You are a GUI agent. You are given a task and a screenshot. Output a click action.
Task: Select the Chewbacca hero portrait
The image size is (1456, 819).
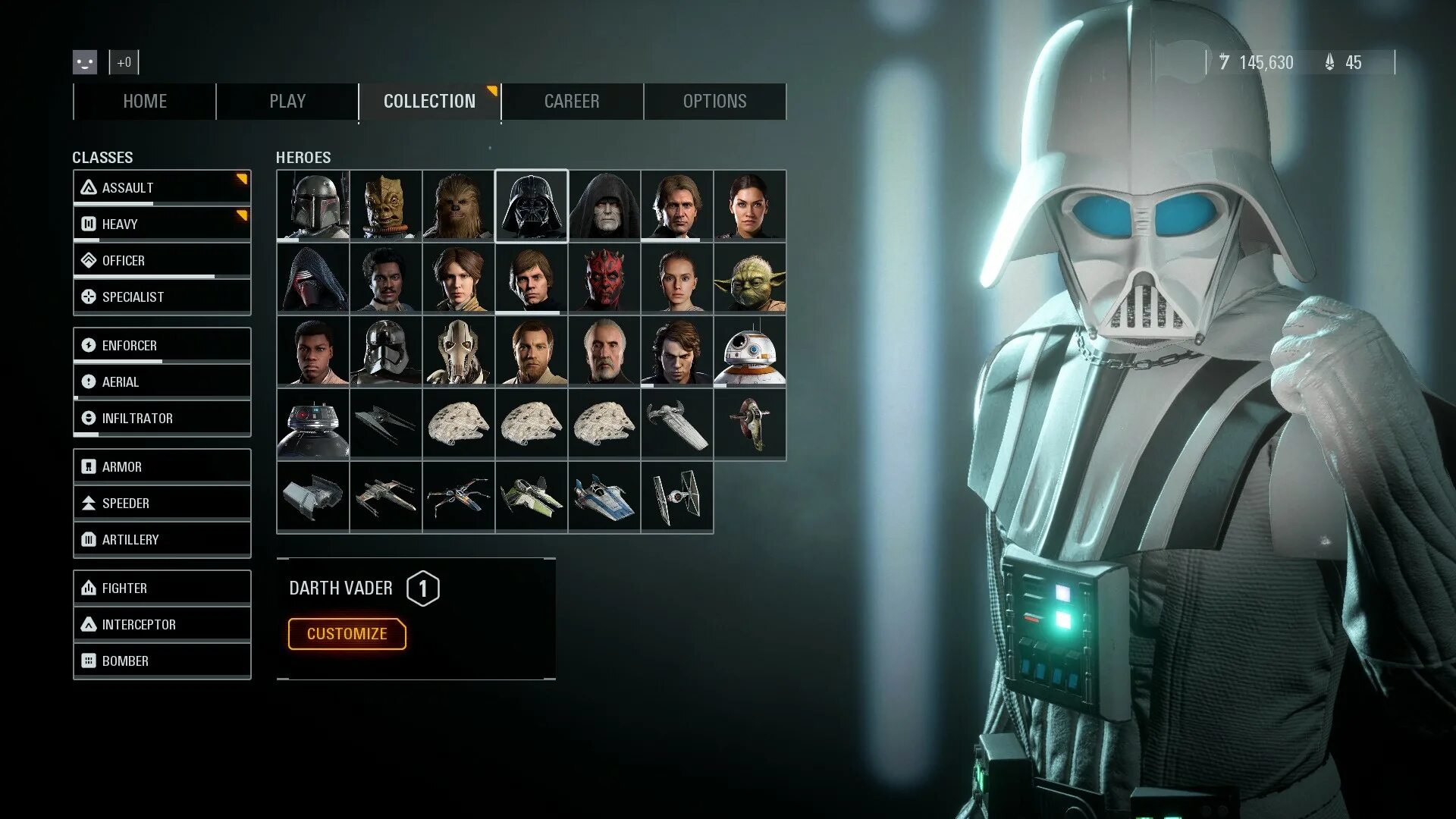pos(459,206)
